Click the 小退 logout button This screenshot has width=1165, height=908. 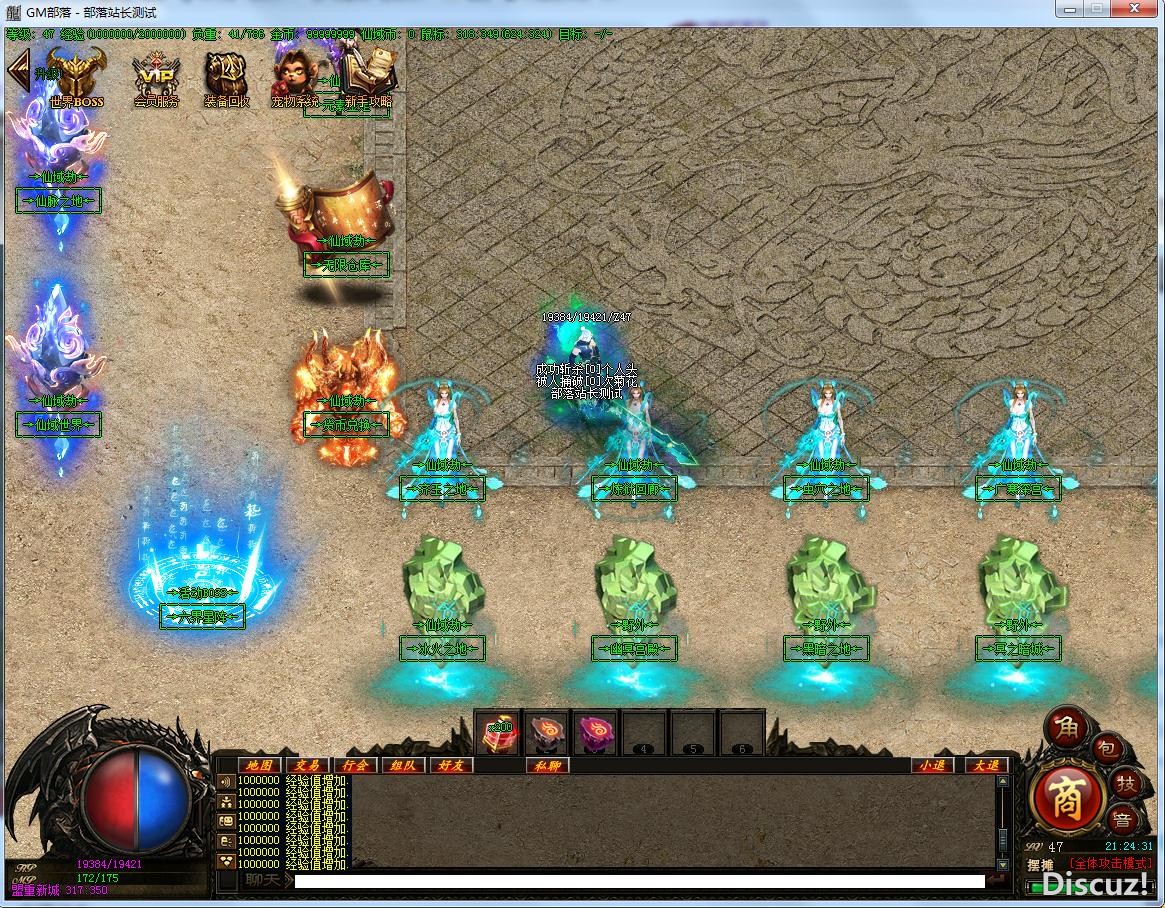932,765
